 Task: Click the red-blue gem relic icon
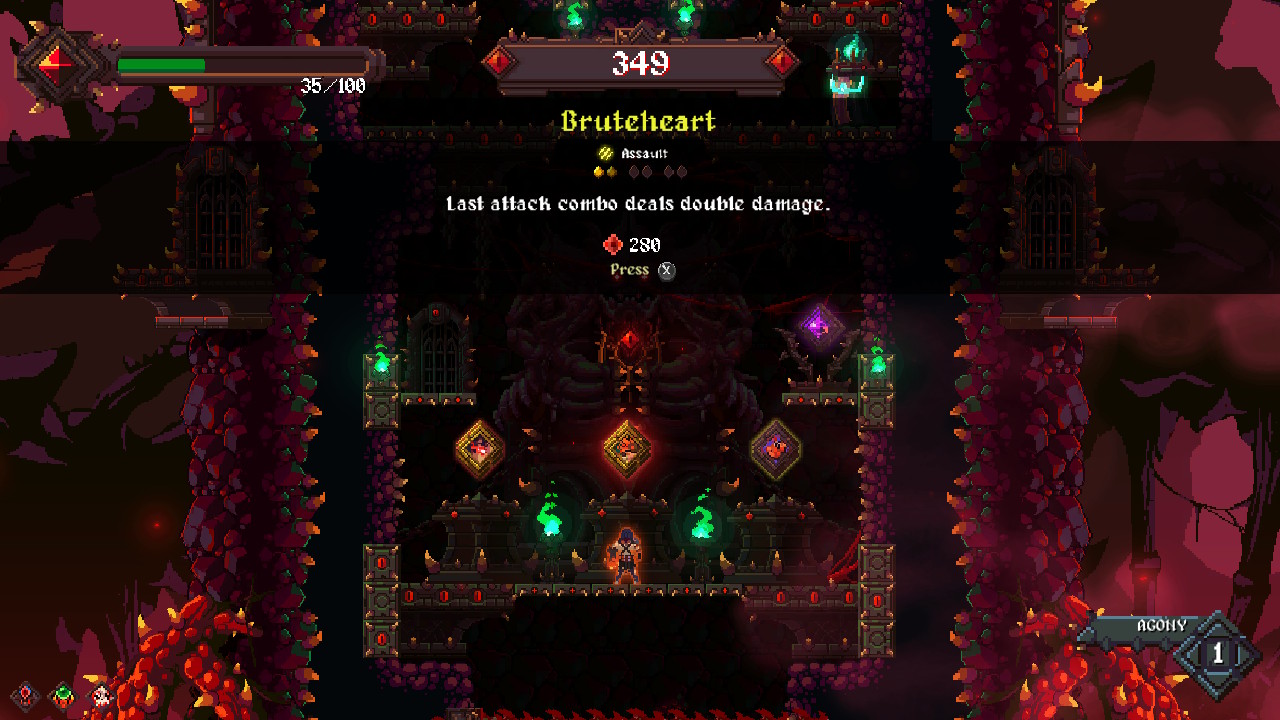pyautogui.click(x=26, y=694)
